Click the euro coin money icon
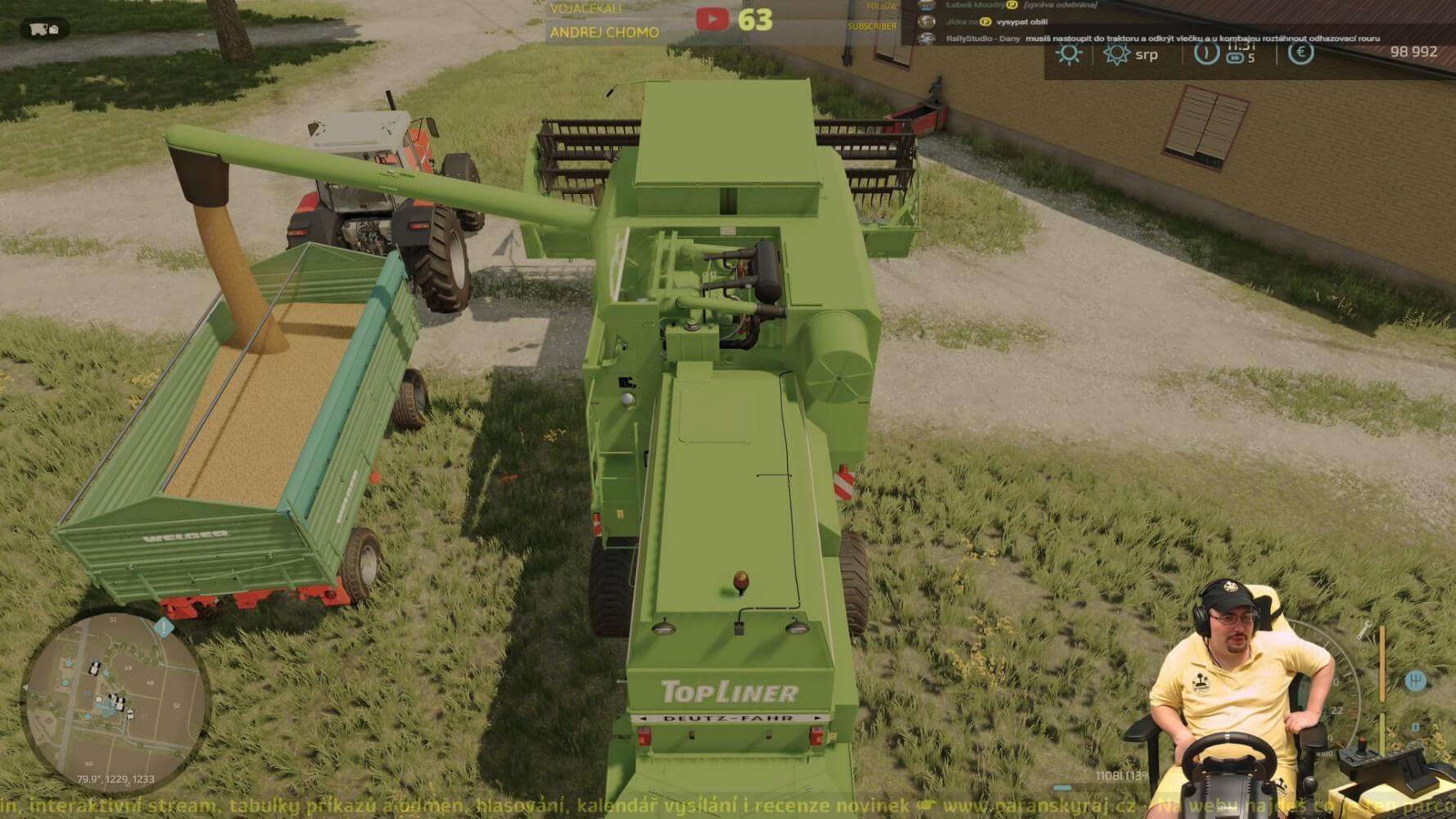This screenshot has width=1456, height=819. (1299, 55)
